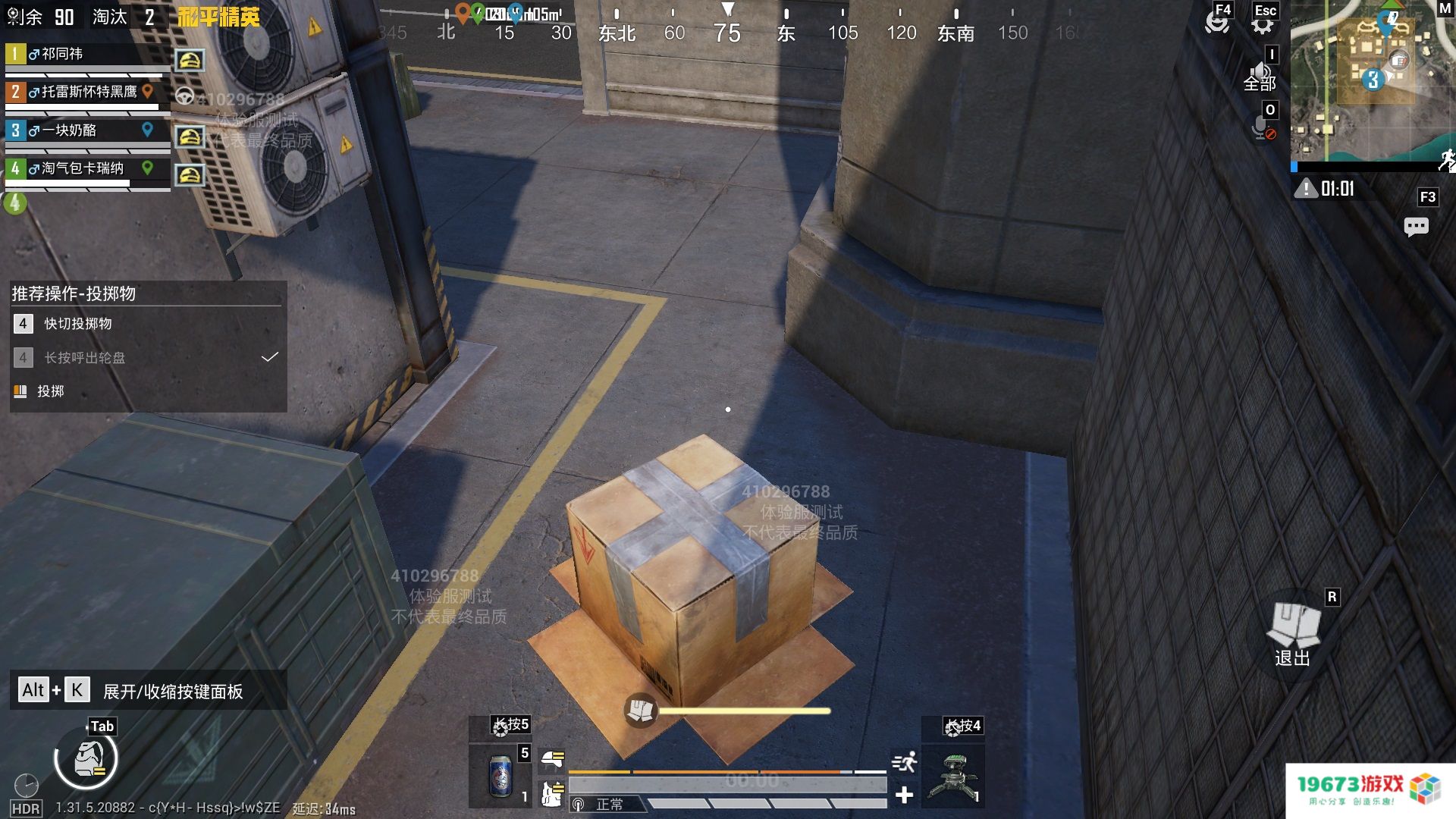Viewport: 1456px width, 819px height.
Task: Open the quick chat speech bubble
Action: point(1416,227)
